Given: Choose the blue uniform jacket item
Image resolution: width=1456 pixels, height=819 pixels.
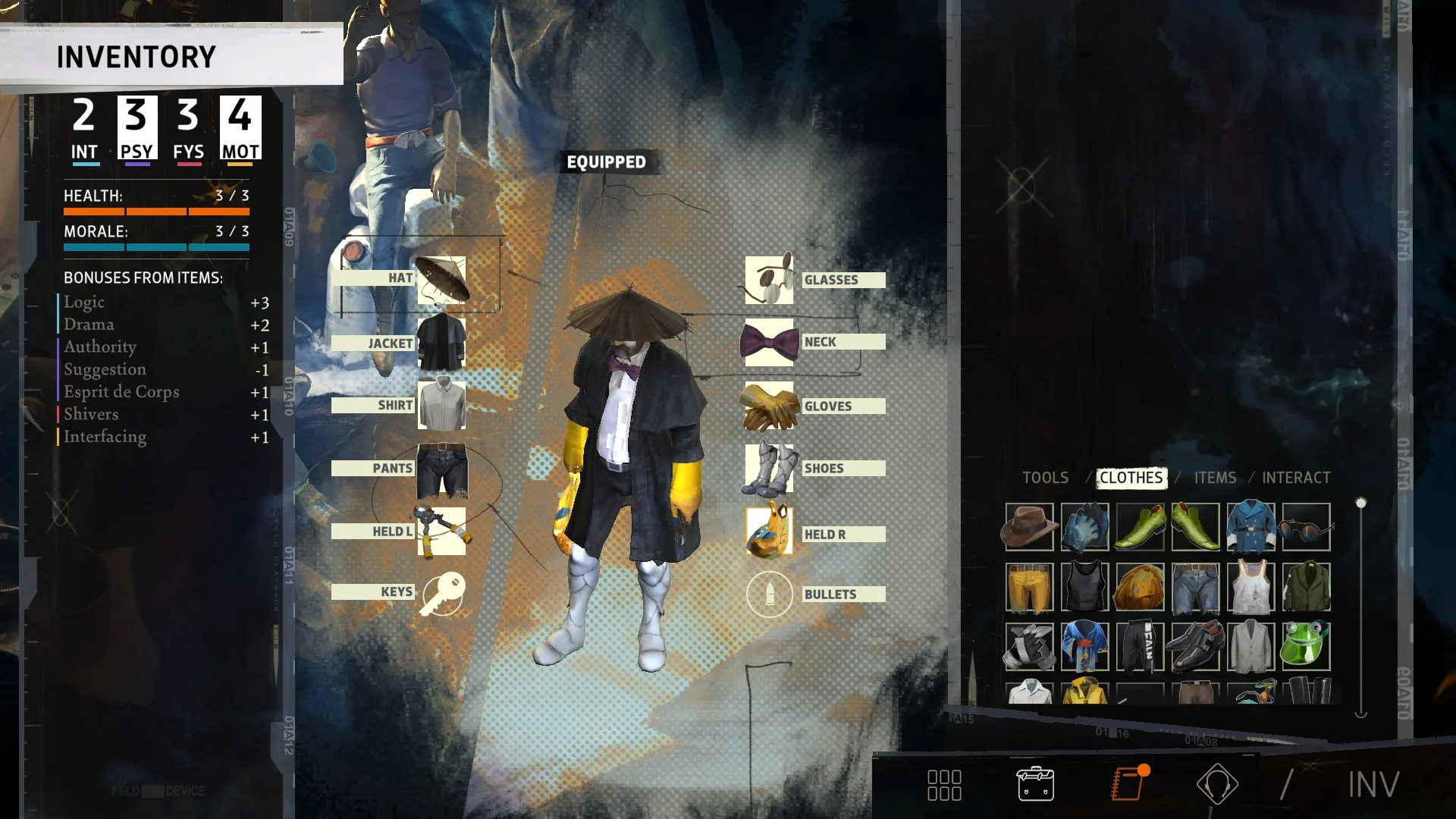Looking at the screenshot, I should pos(1250,527).
